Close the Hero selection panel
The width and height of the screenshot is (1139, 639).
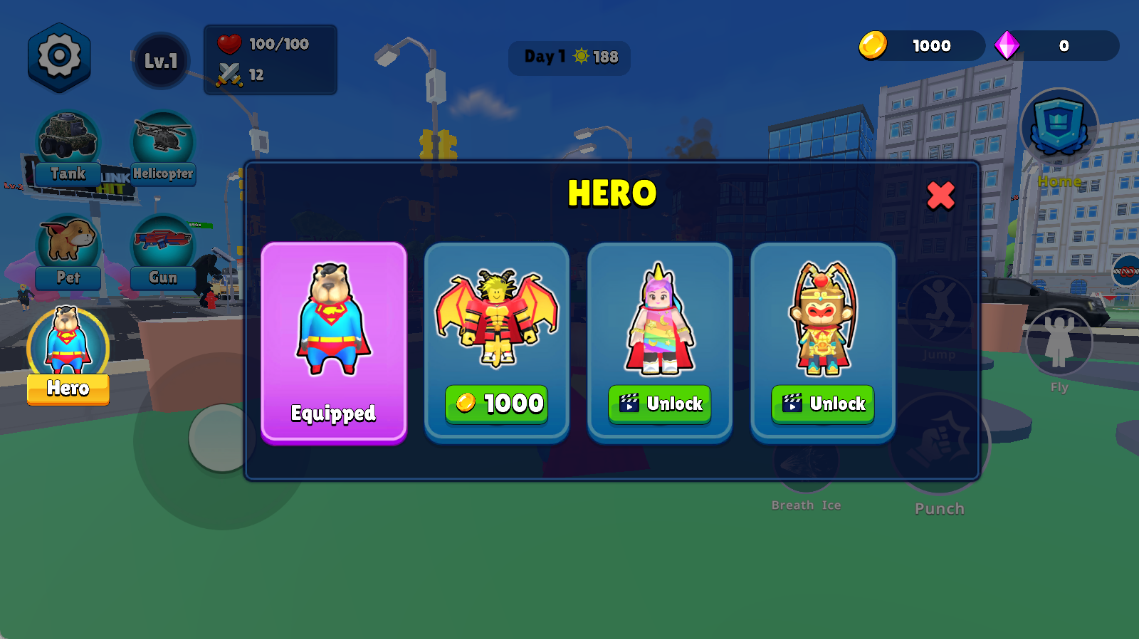click(x=940, y=195)
